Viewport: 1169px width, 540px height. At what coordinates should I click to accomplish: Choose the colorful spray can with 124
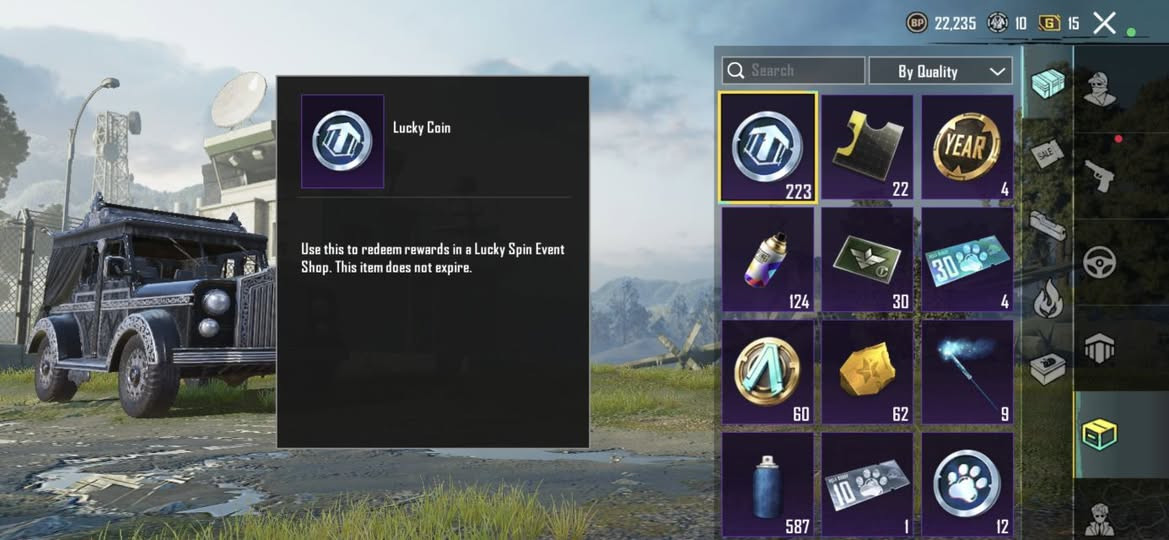pyautogui.click(x=768, y=259)
